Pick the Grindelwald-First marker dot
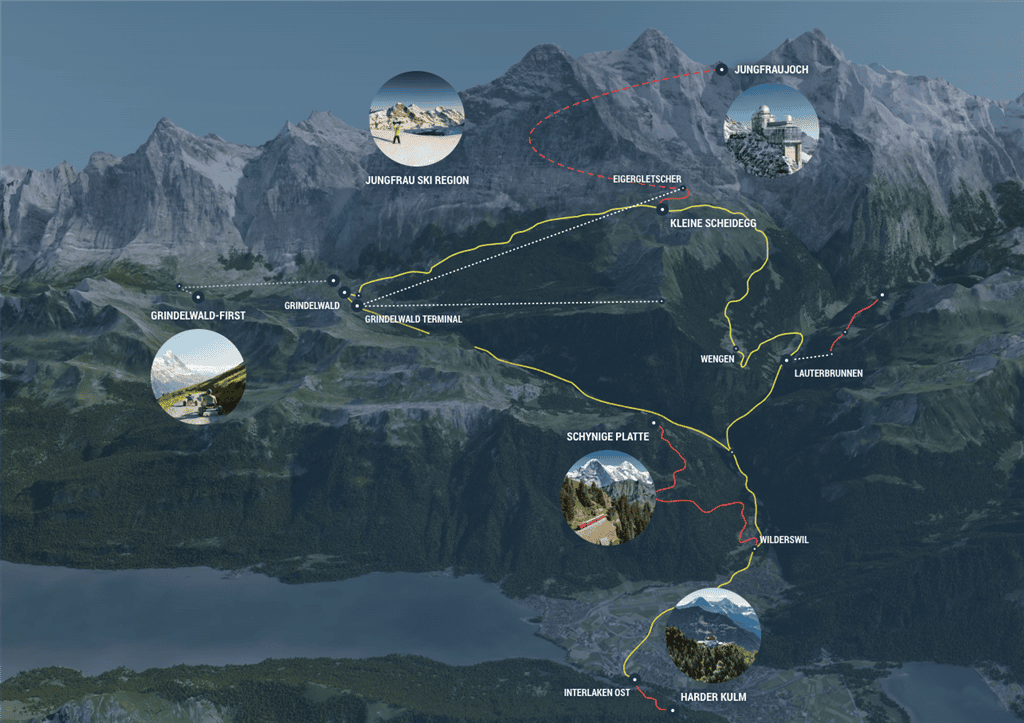 [x=198, y=297]
